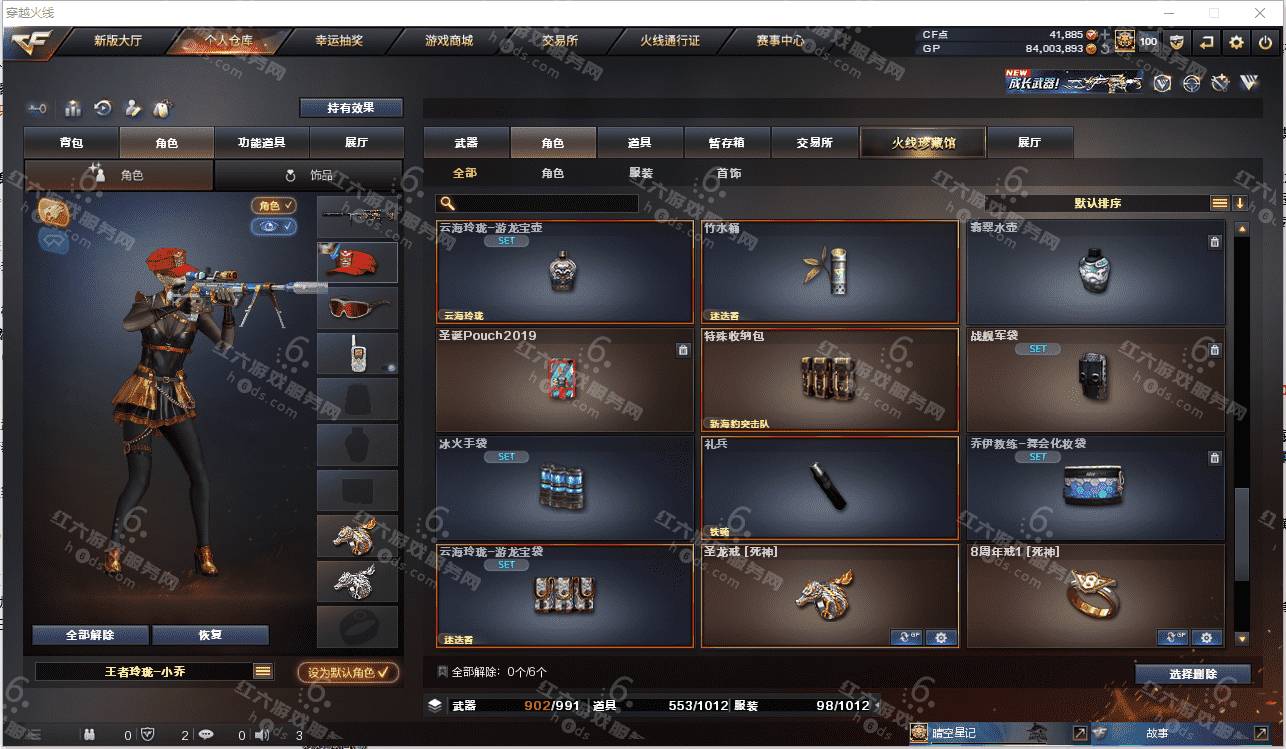Select the 圣龙戒[死神] ring item
Screen dimensions: 1286x749
tap(829, 596)
